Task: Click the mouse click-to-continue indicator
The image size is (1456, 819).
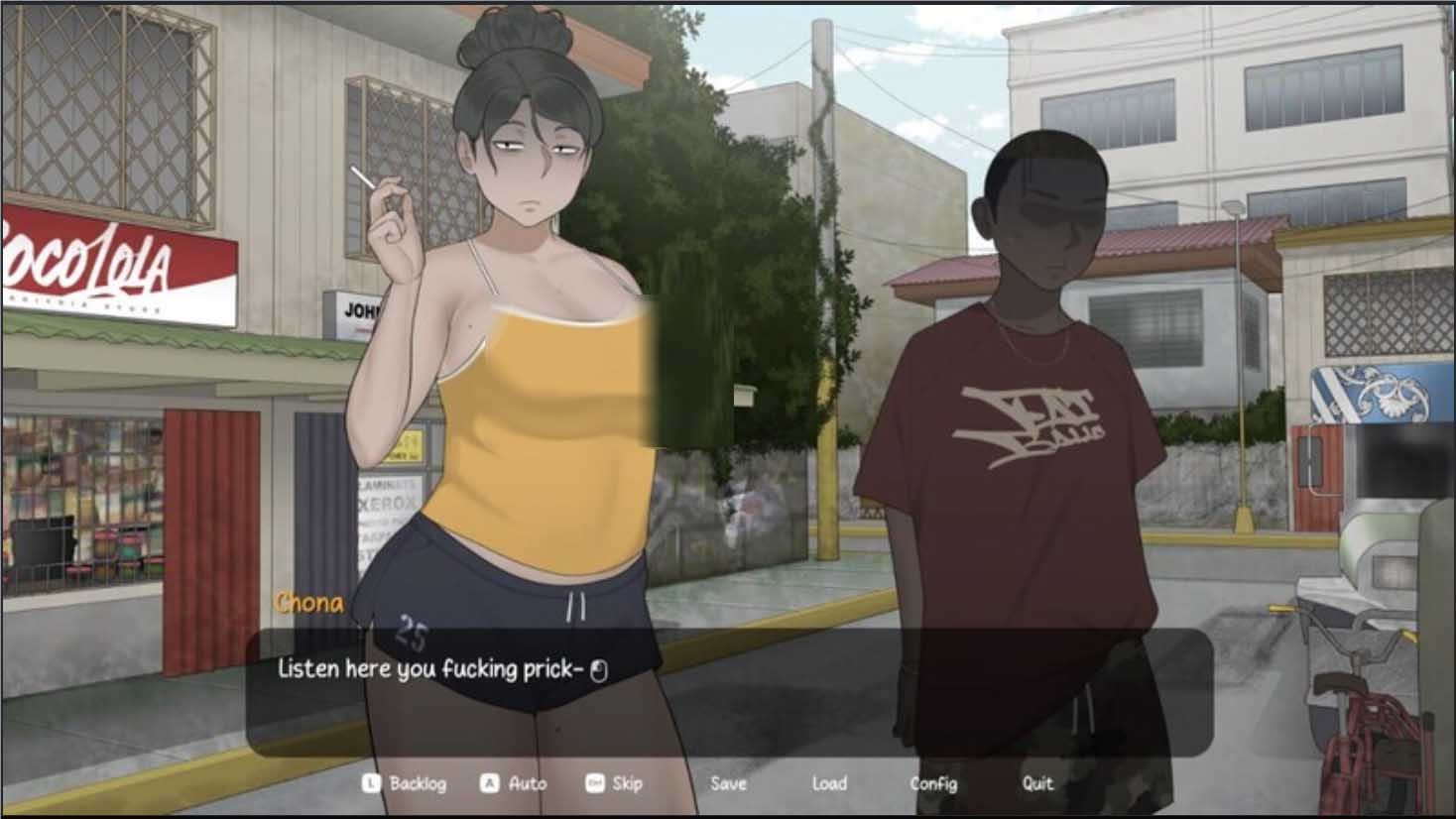Action: [600, 669]
